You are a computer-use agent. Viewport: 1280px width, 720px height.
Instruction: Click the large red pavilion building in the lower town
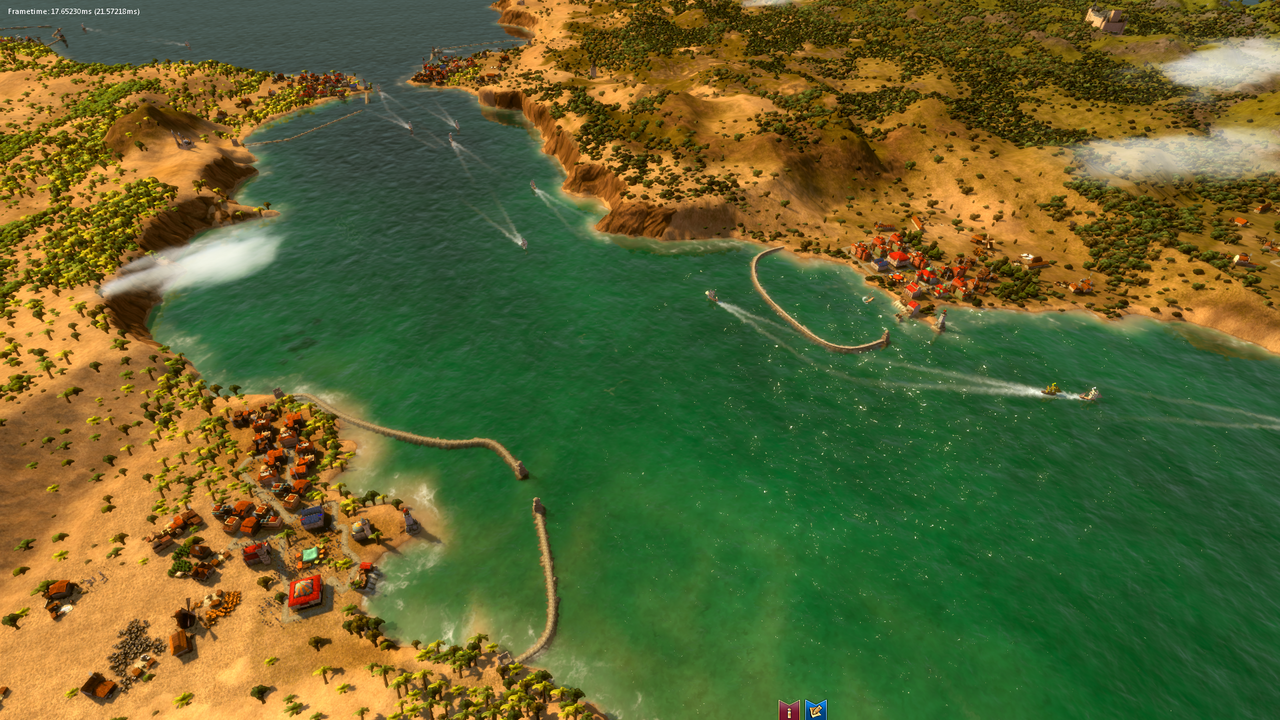(x=306, y=591)
